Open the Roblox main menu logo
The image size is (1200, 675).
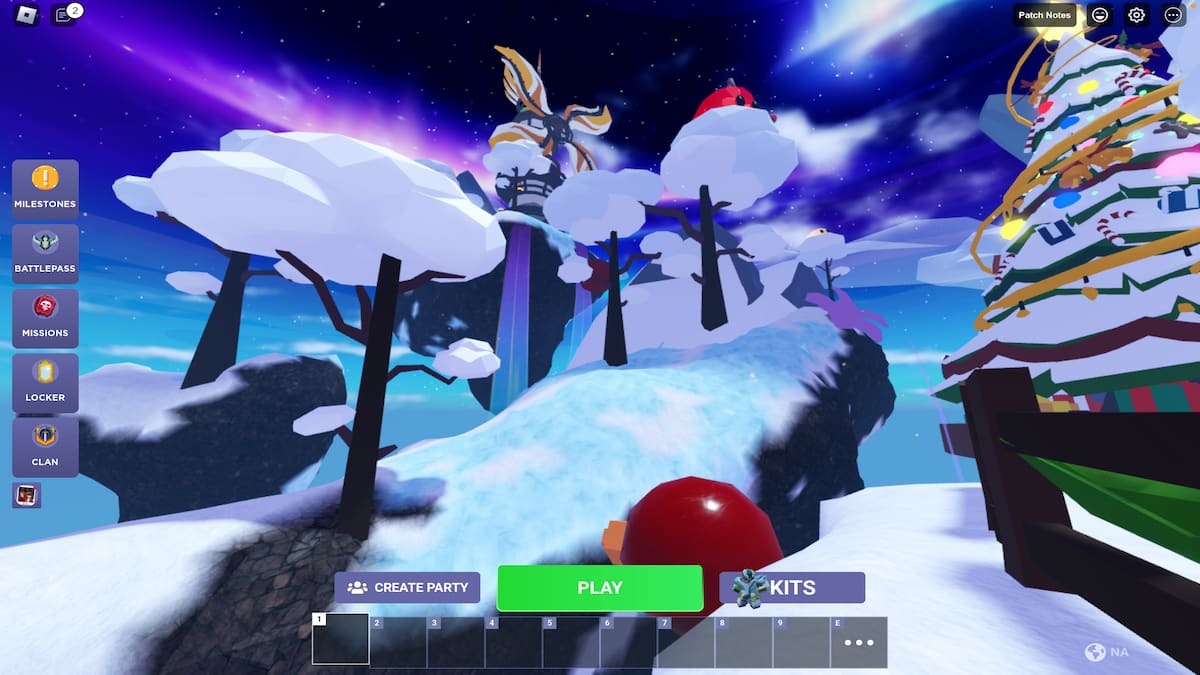(26, 15)
